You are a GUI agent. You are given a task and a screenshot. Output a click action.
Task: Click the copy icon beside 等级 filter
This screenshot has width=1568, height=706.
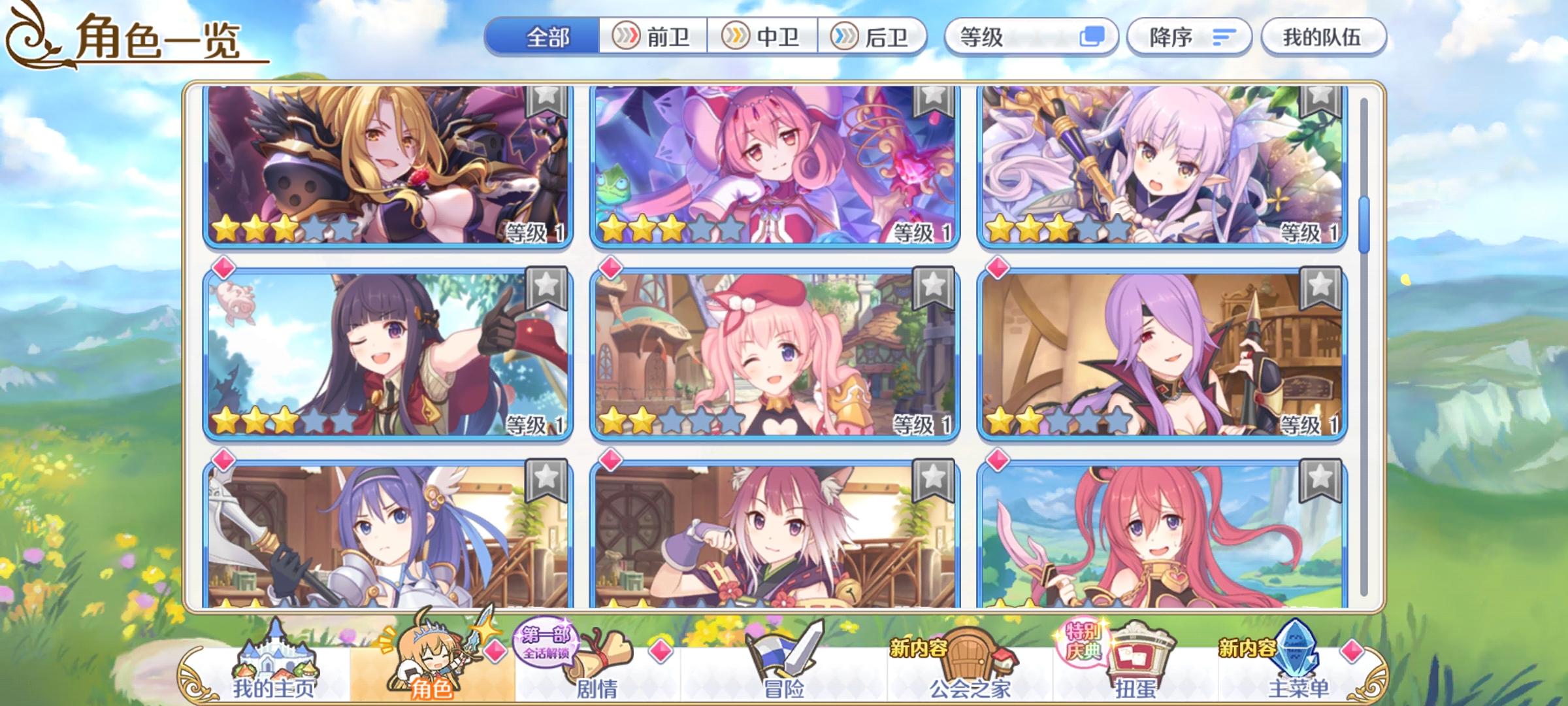click(1091, 37)
